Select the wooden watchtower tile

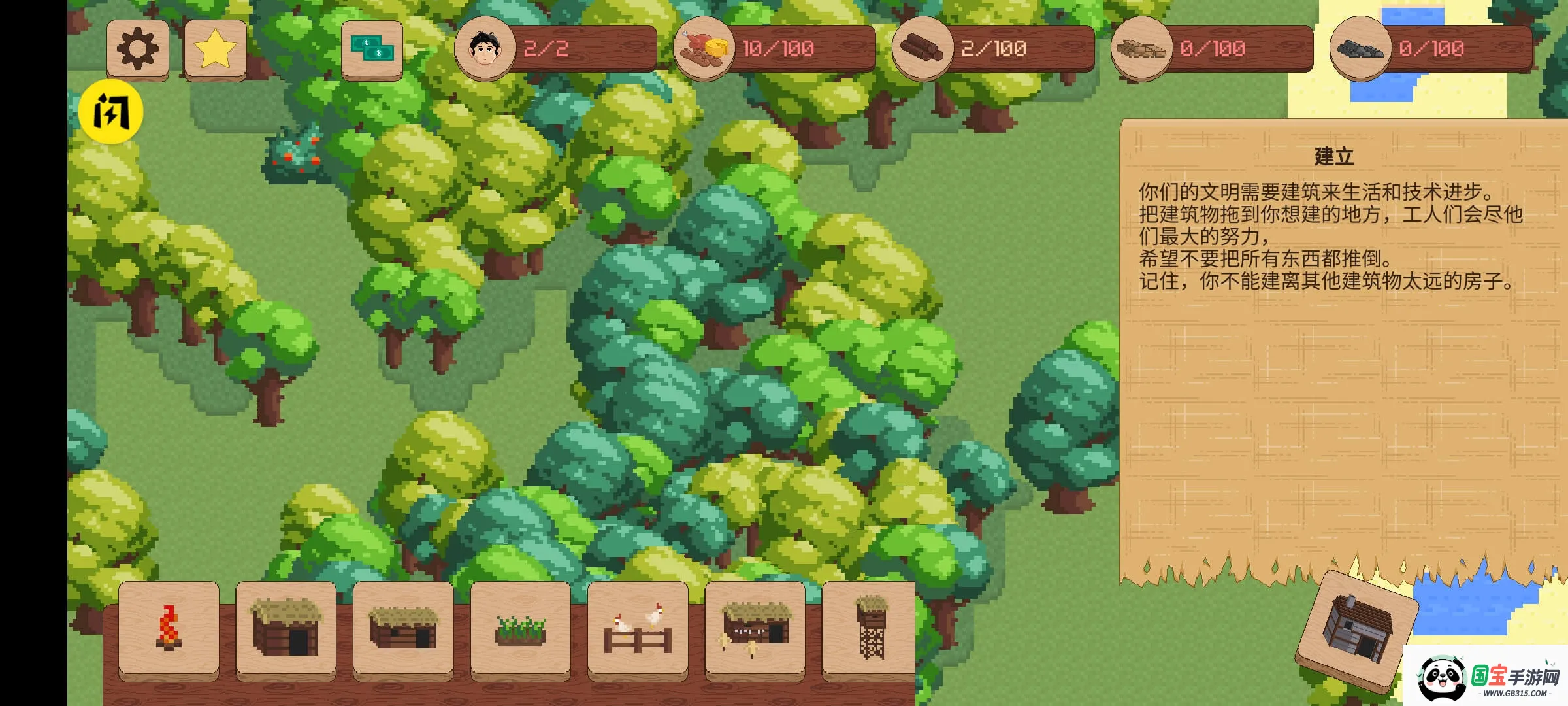tap(870, 629)
